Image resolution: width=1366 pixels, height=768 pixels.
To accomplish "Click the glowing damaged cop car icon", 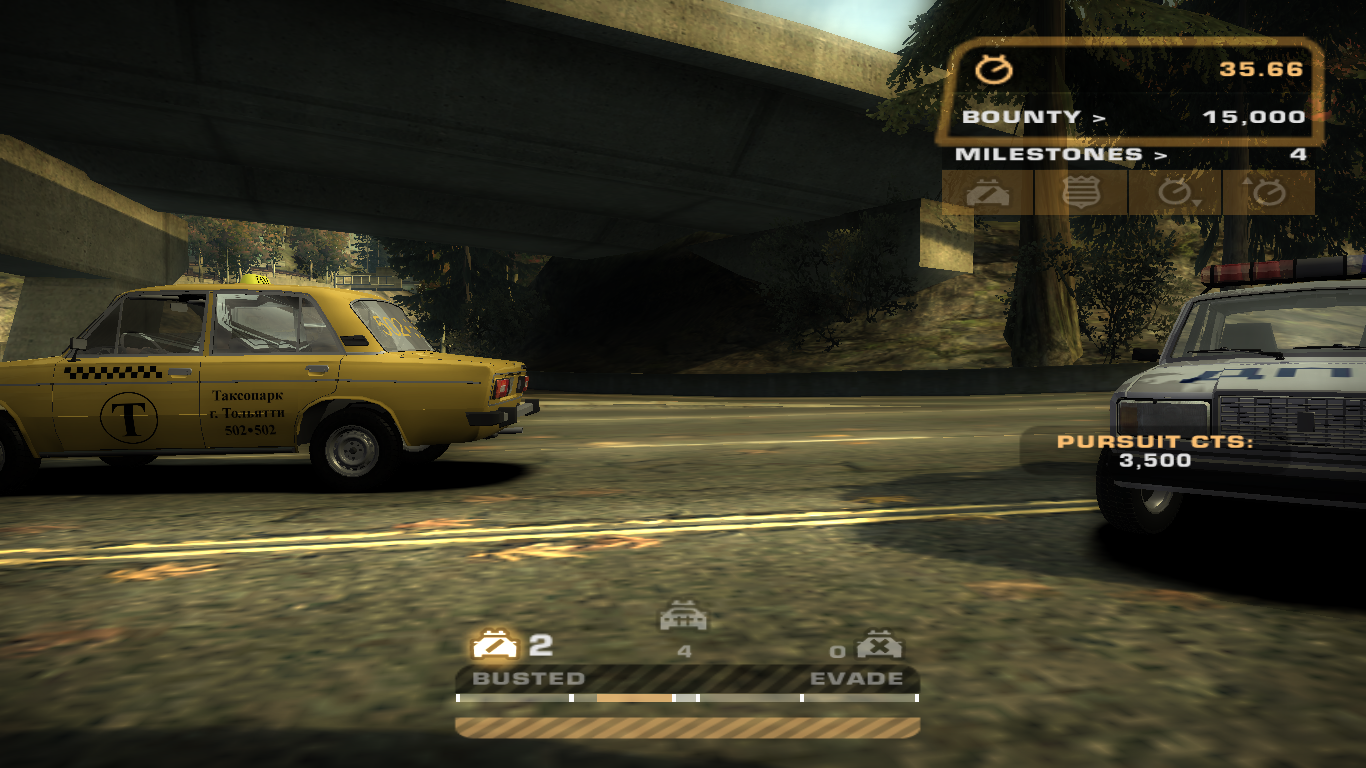I will pos(497,644).
